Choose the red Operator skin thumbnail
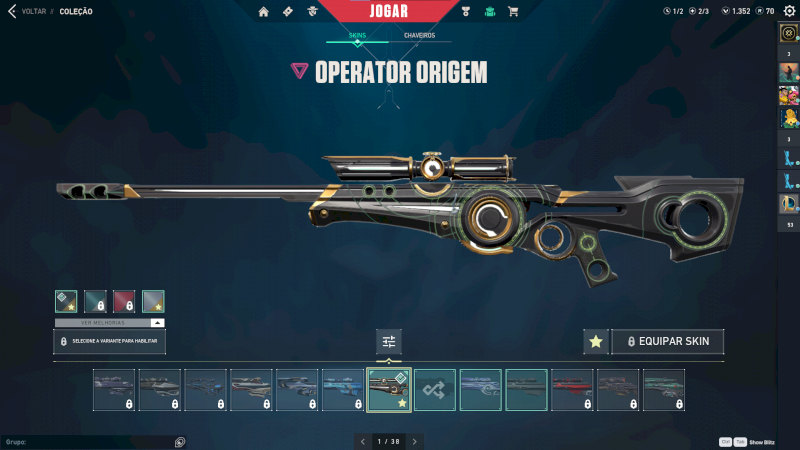Screen dimensions: 800x450 [572, 390]
